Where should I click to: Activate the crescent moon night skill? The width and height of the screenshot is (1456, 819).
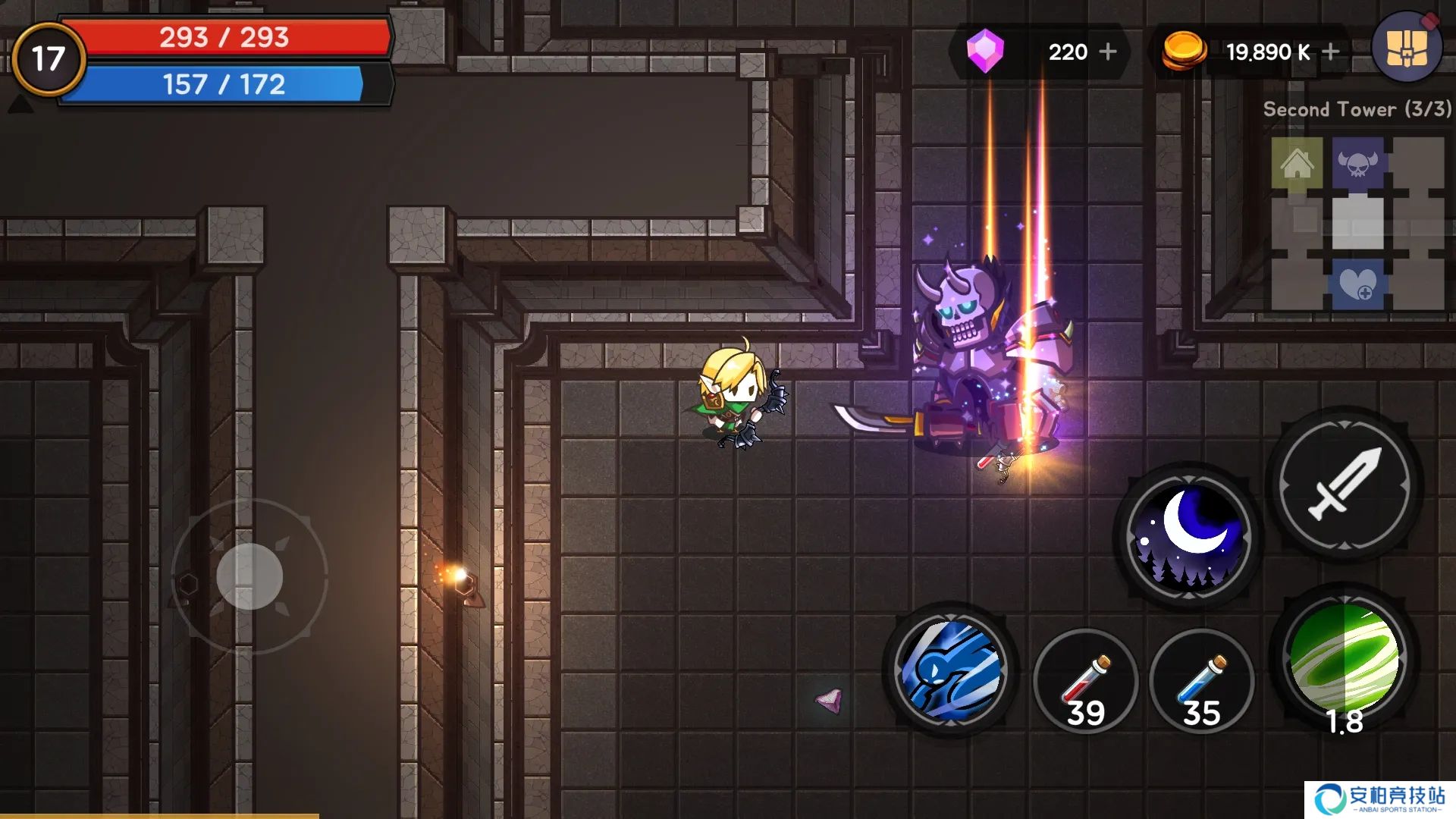[x=1188, y=537]
